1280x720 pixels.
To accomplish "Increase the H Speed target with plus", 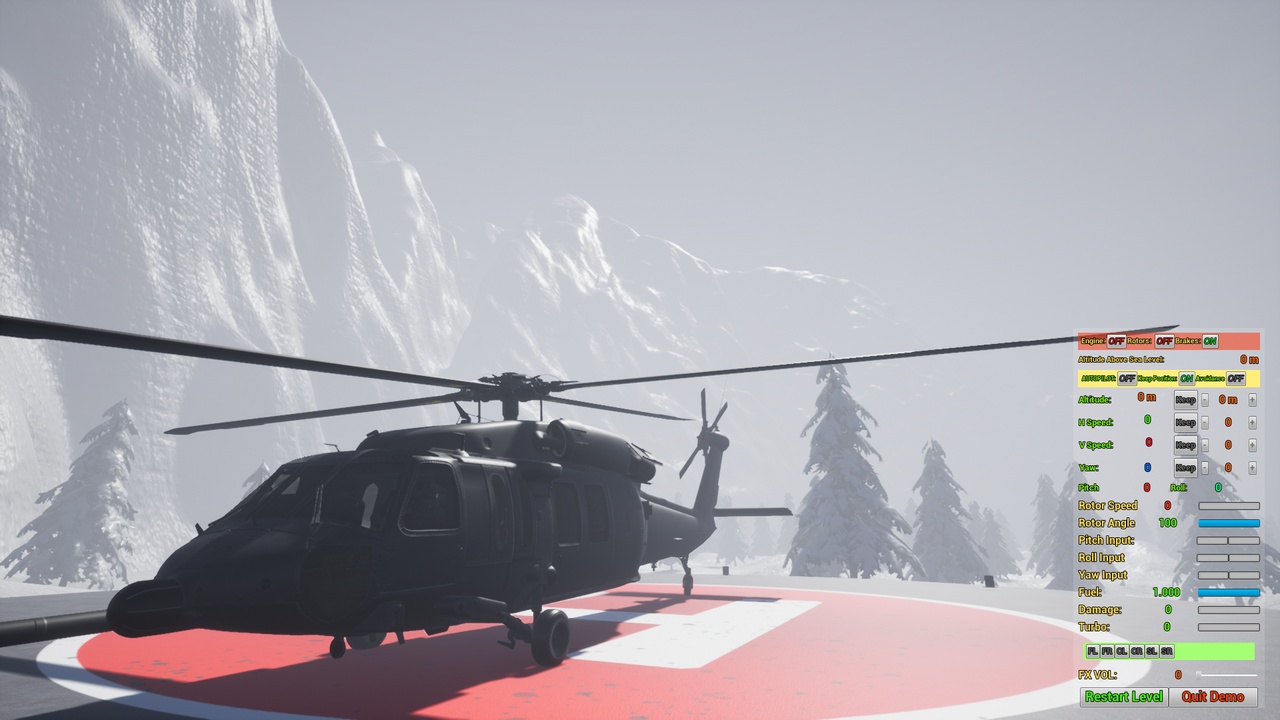I will coord(1252,422).
